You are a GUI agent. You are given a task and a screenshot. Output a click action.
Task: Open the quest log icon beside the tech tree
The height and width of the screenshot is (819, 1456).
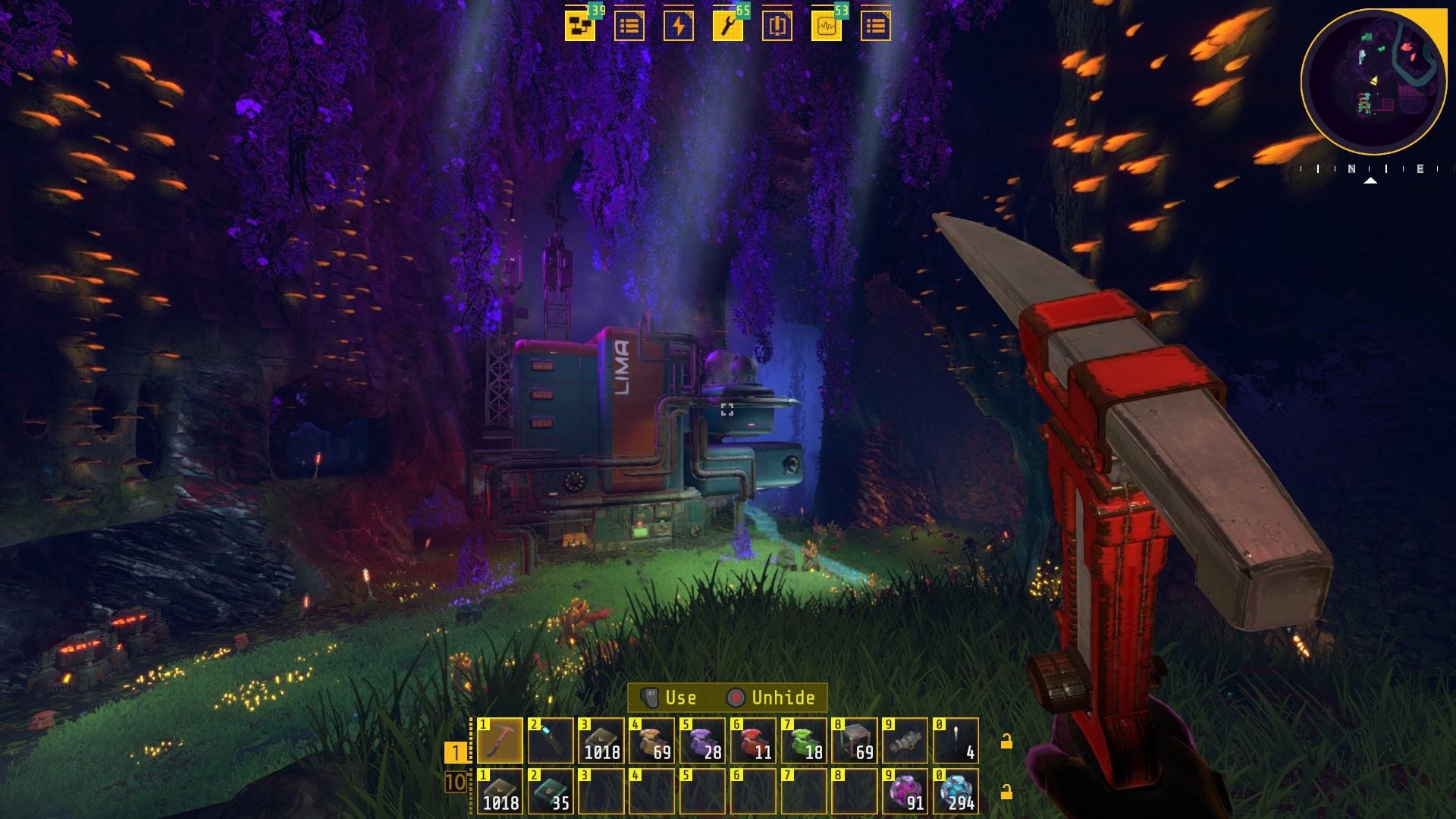pos(629,25)
